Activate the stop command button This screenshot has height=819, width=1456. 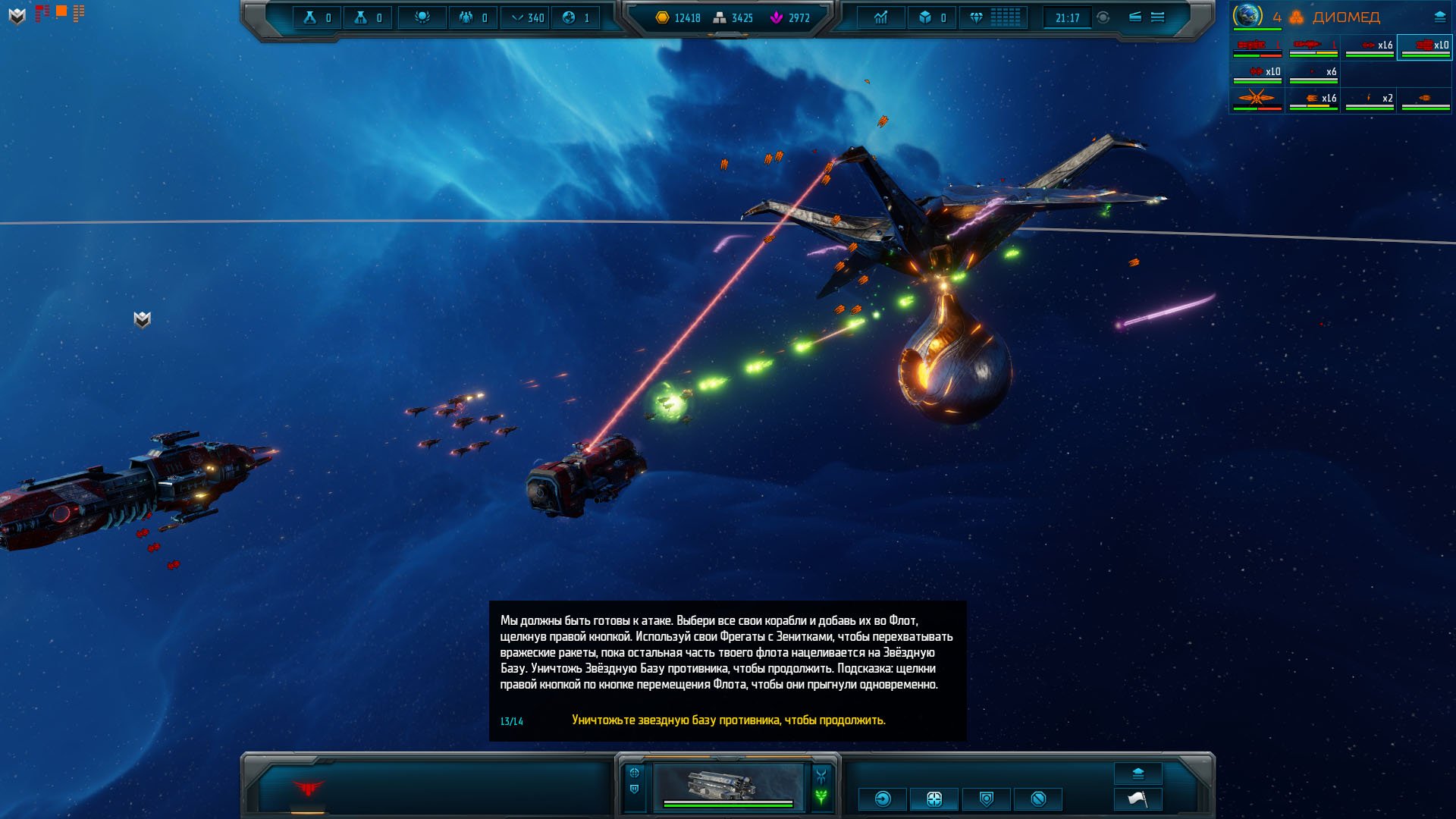[x=1039, y=799]
